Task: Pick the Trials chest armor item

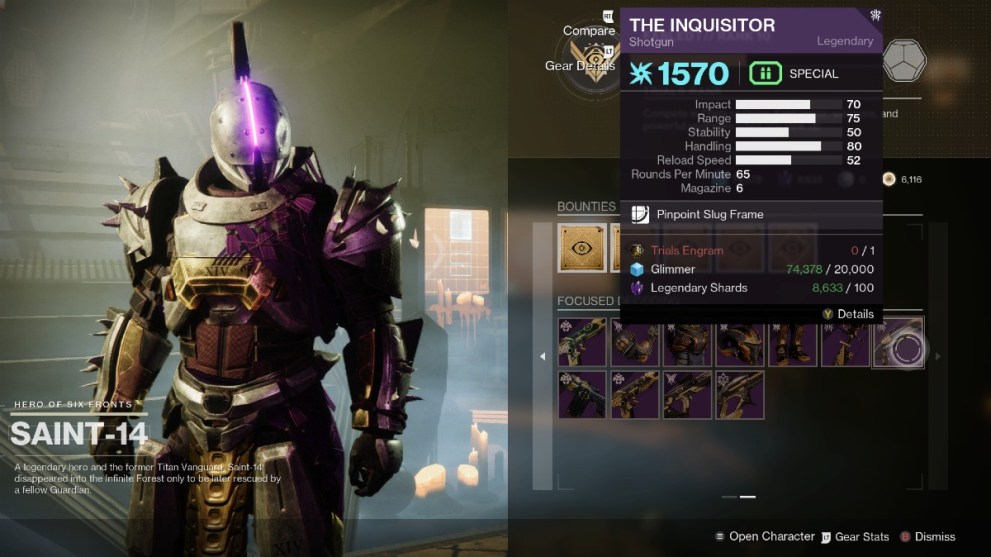Action: click(x=687, y=343)
